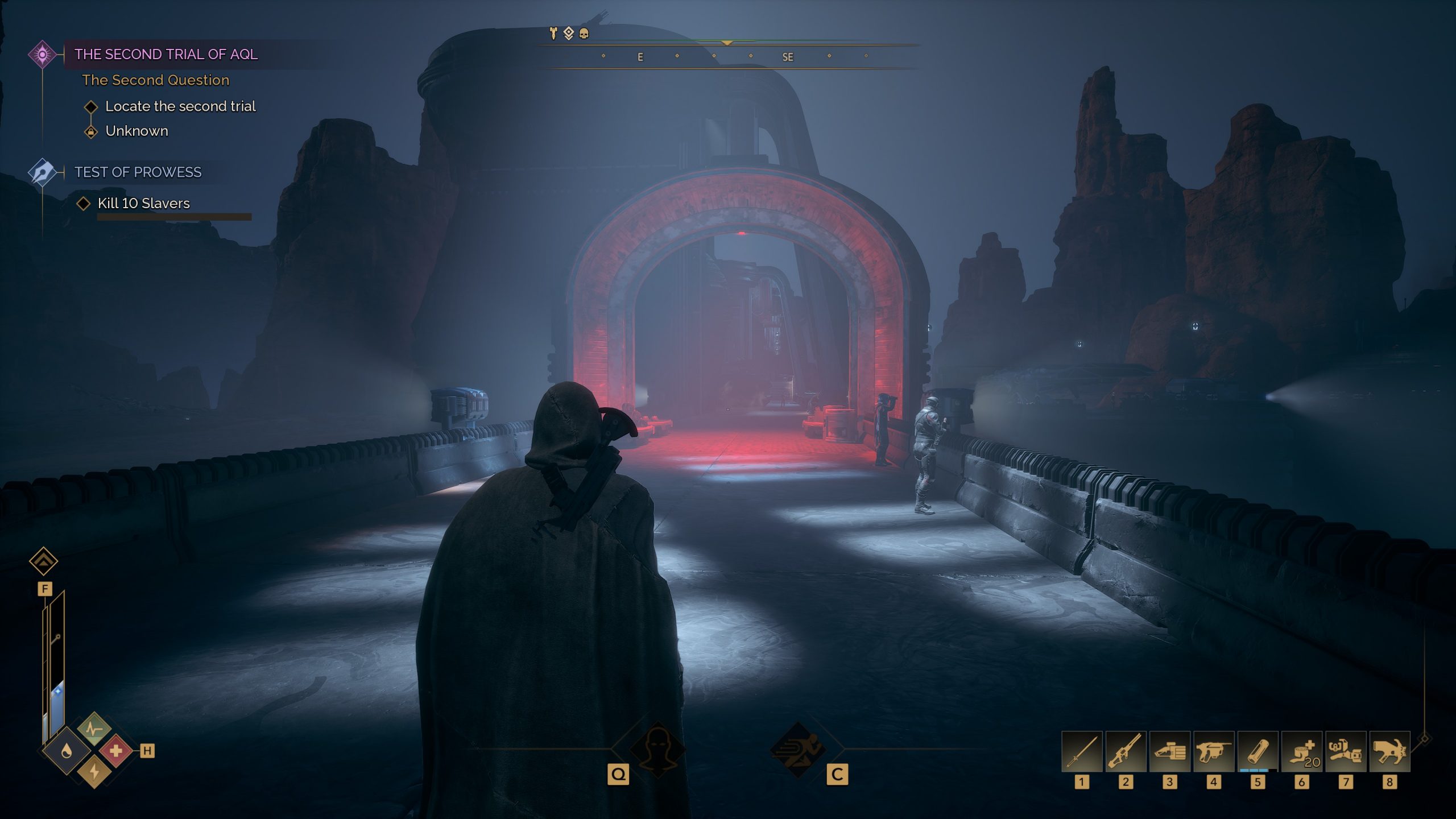The image size is (1456, 819).
Task: Click the double-chevron diamond icon above F
Action: pyautogui.click(x=44, y=561)
